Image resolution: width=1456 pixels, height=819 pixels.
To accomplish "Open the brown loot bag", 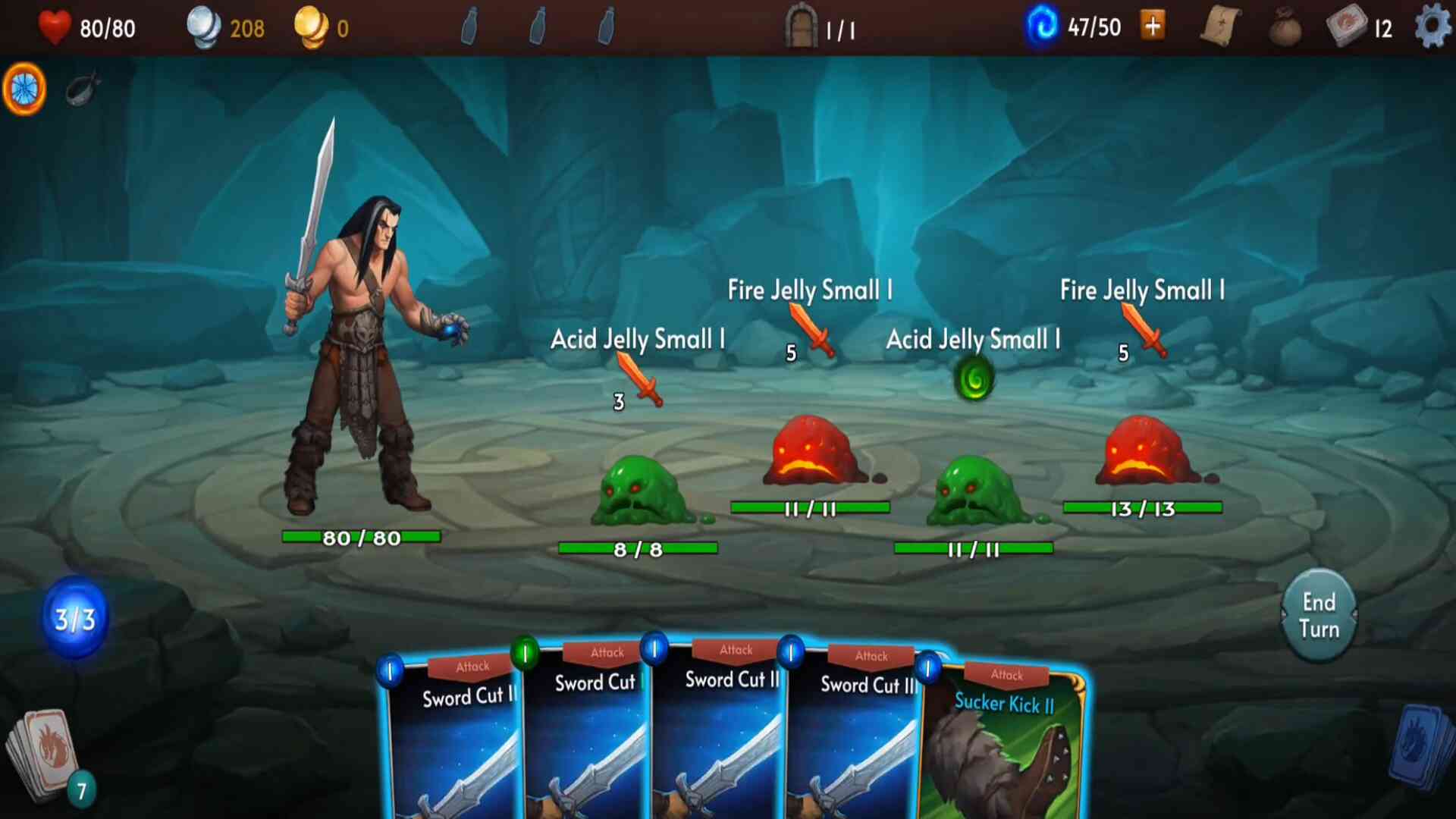I will point(1285,29).
